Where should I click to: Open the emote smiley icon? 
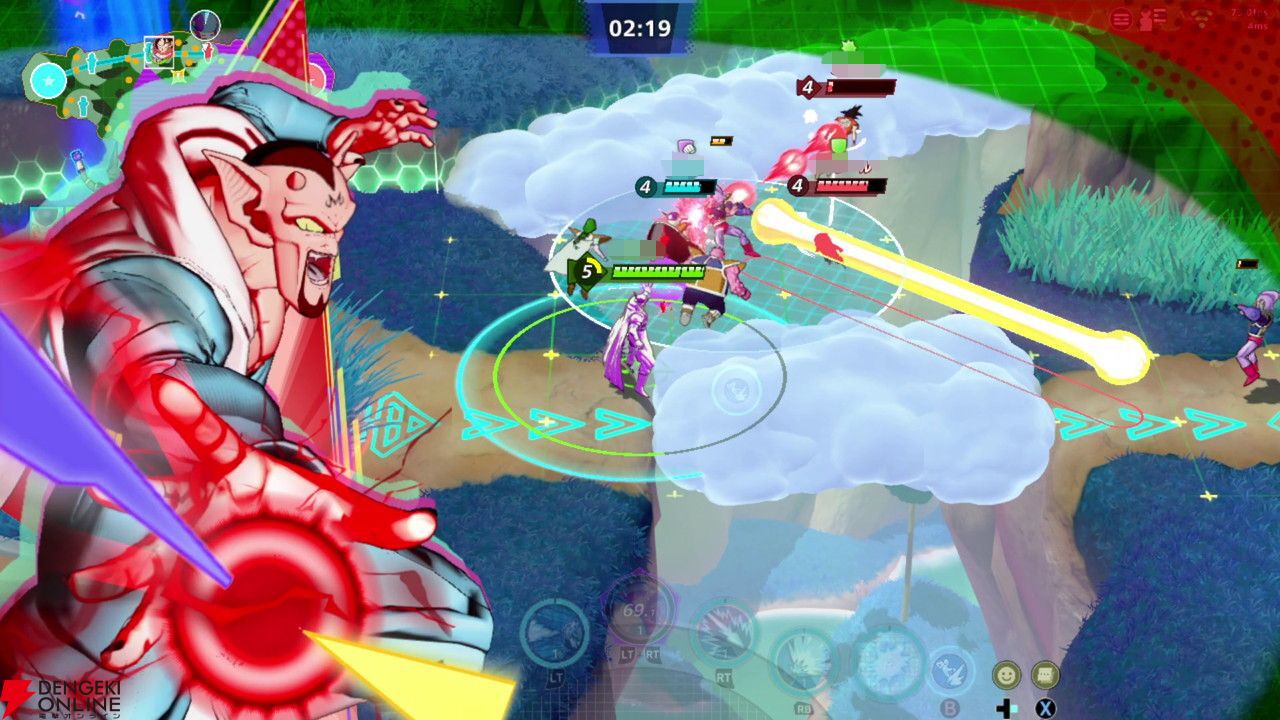1006,676
